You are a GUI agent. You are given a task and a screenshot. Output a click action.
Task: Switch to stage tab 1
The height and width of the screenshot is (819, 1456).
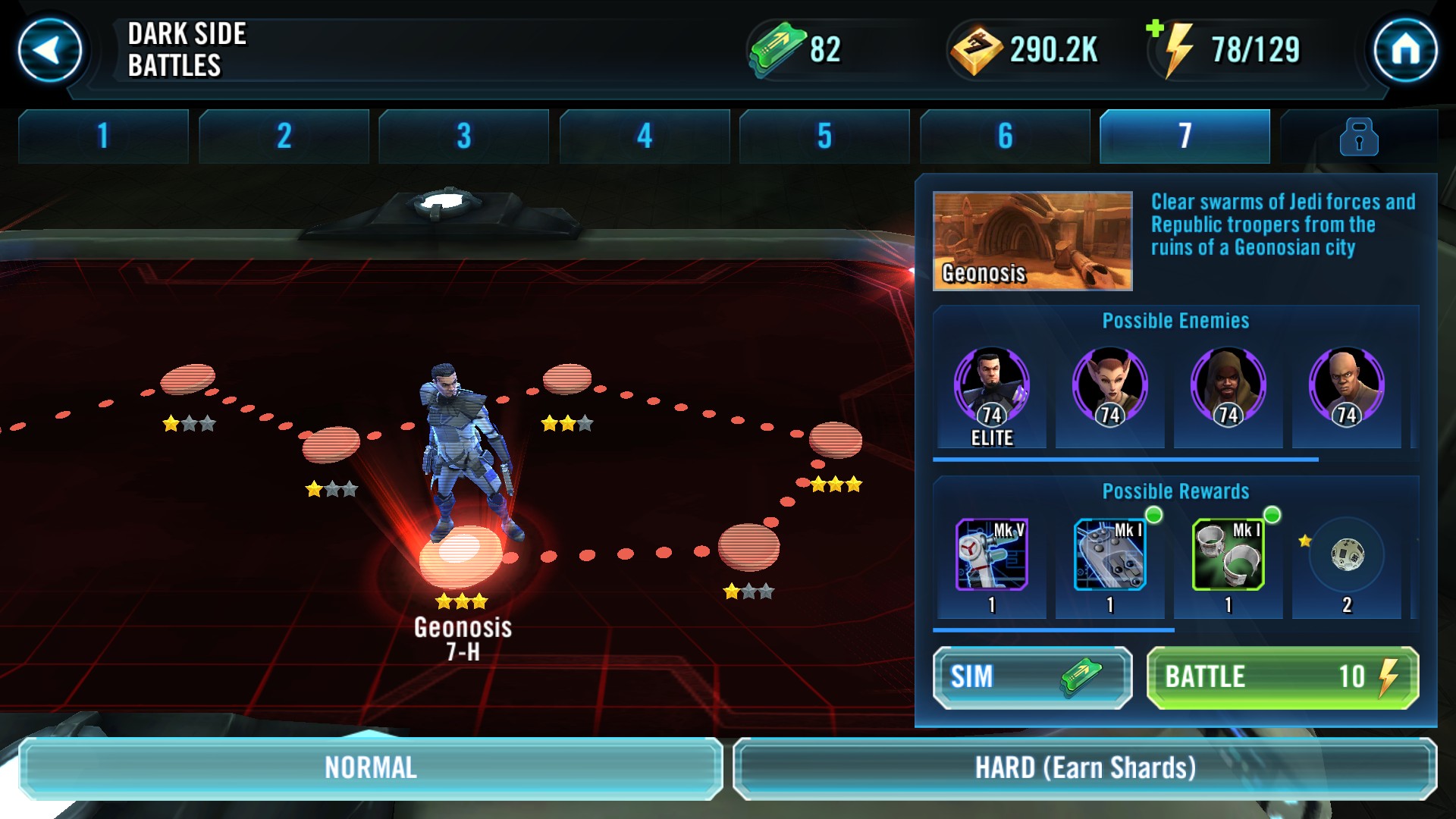(x=103, y=136)
